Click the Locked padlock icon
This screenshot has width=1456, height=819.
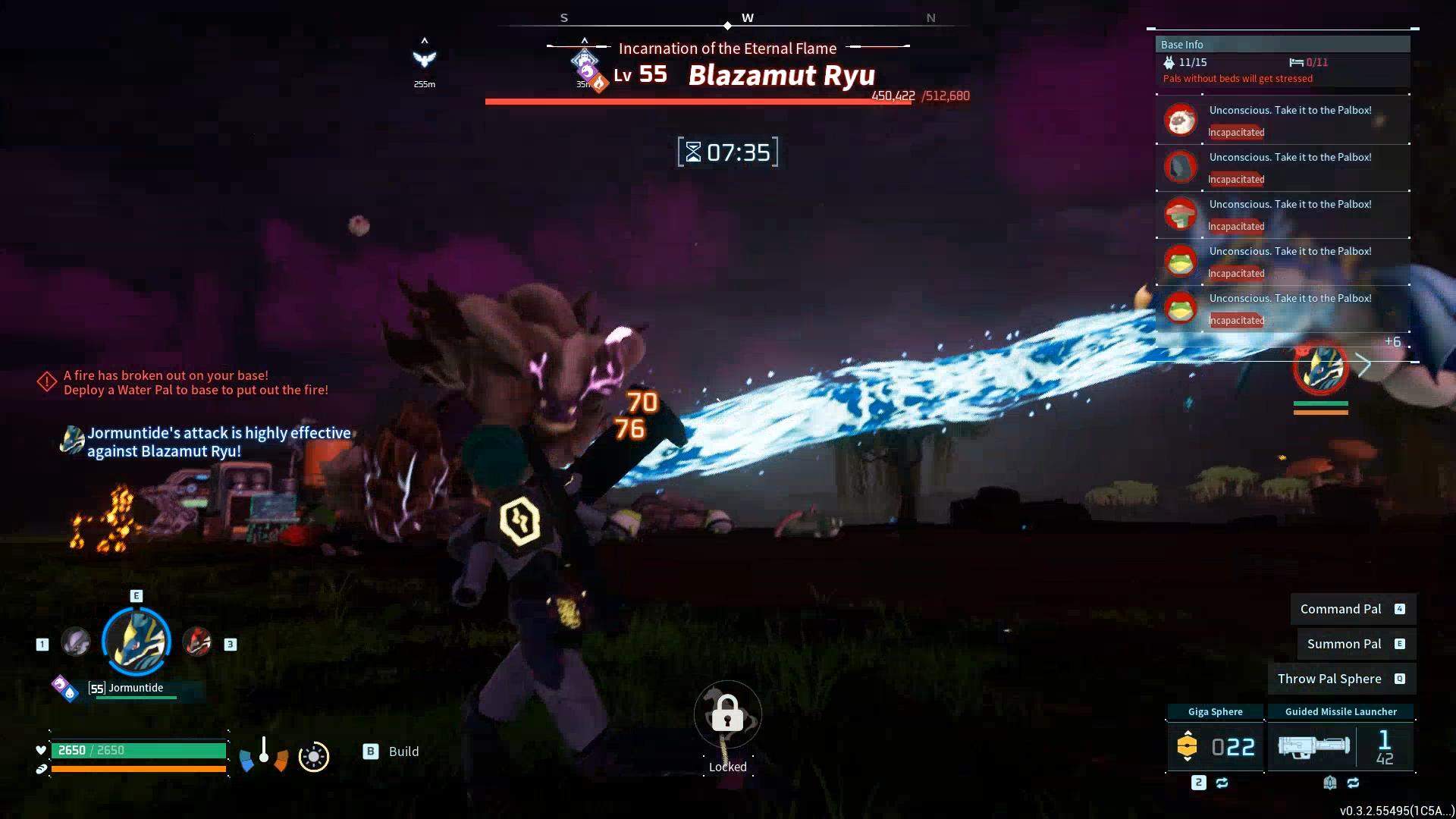[x=727, y=714]
